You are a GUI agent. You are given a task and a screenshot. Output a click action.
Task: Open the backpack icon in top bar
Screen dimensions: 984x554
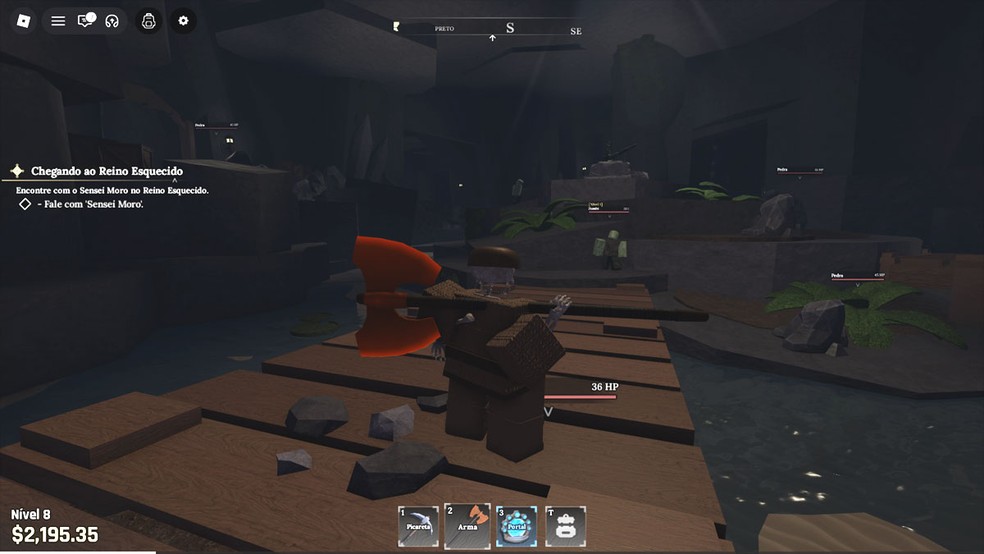pyautogui.click(x=148, y=20)
